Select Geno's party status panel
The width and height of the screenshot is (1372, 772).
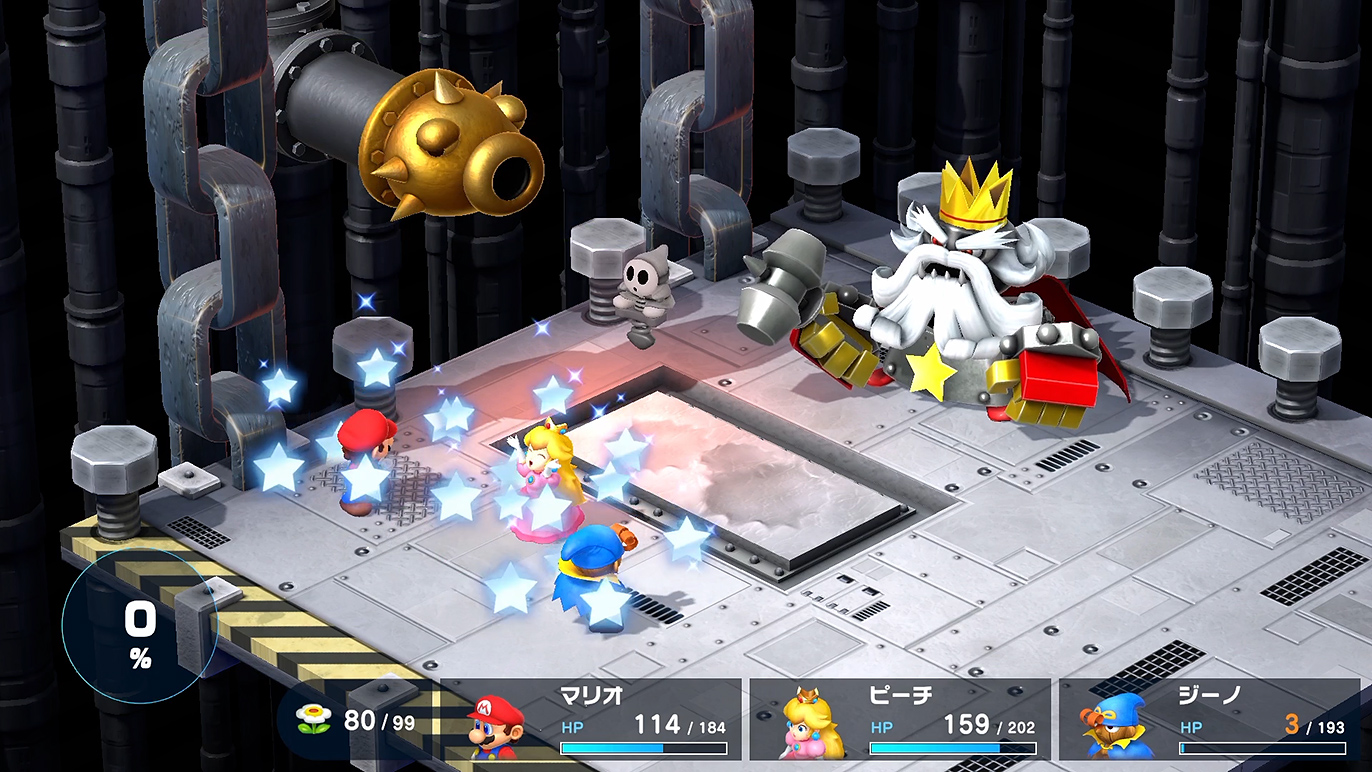point(1212,720)
